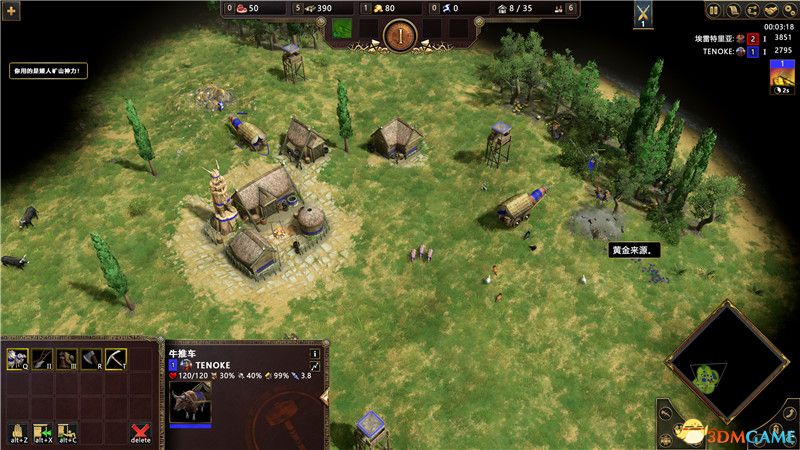The image size is (800, 450).
Task: Click the age advance emblem at top center
Action: [x=399, y=37]
